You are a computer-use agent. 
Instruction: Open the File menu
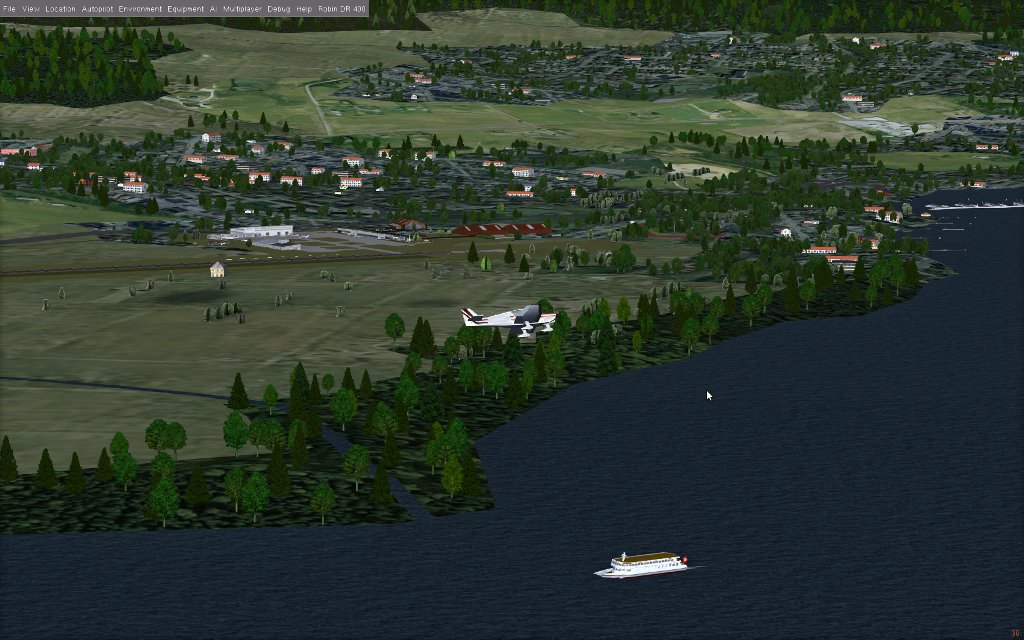coord(8,8)
